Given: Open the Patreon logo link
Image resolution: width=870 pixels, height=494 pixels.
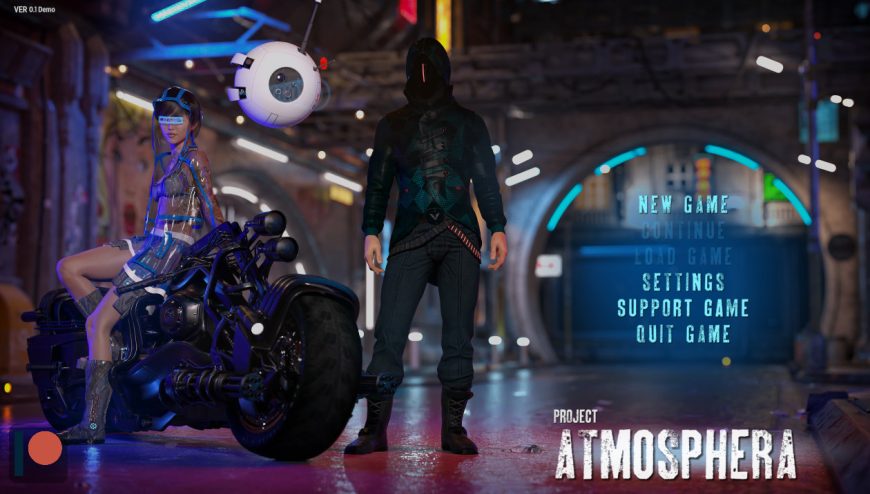Looking at the screenshot, I should (x=38, y=452).
